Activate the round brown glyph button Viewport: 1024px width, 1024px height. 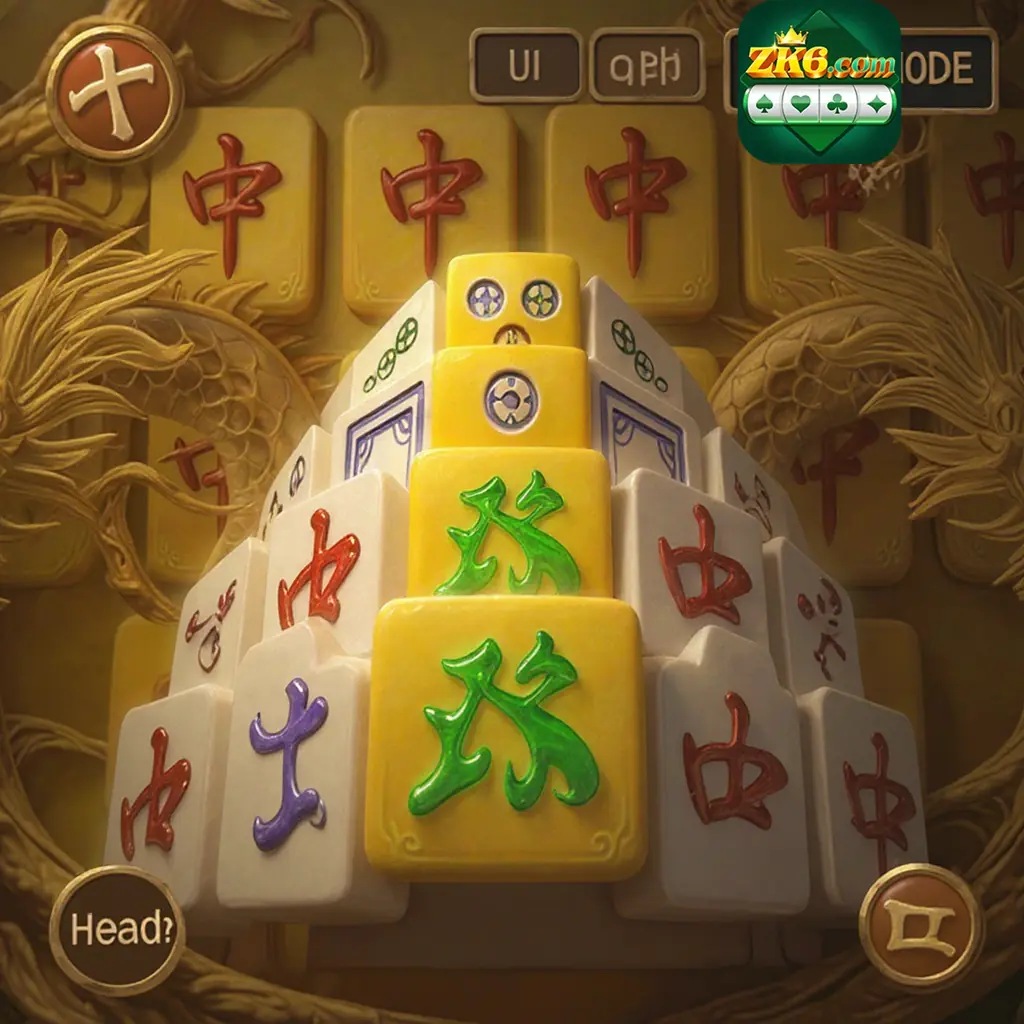click(x=922, y=925)
